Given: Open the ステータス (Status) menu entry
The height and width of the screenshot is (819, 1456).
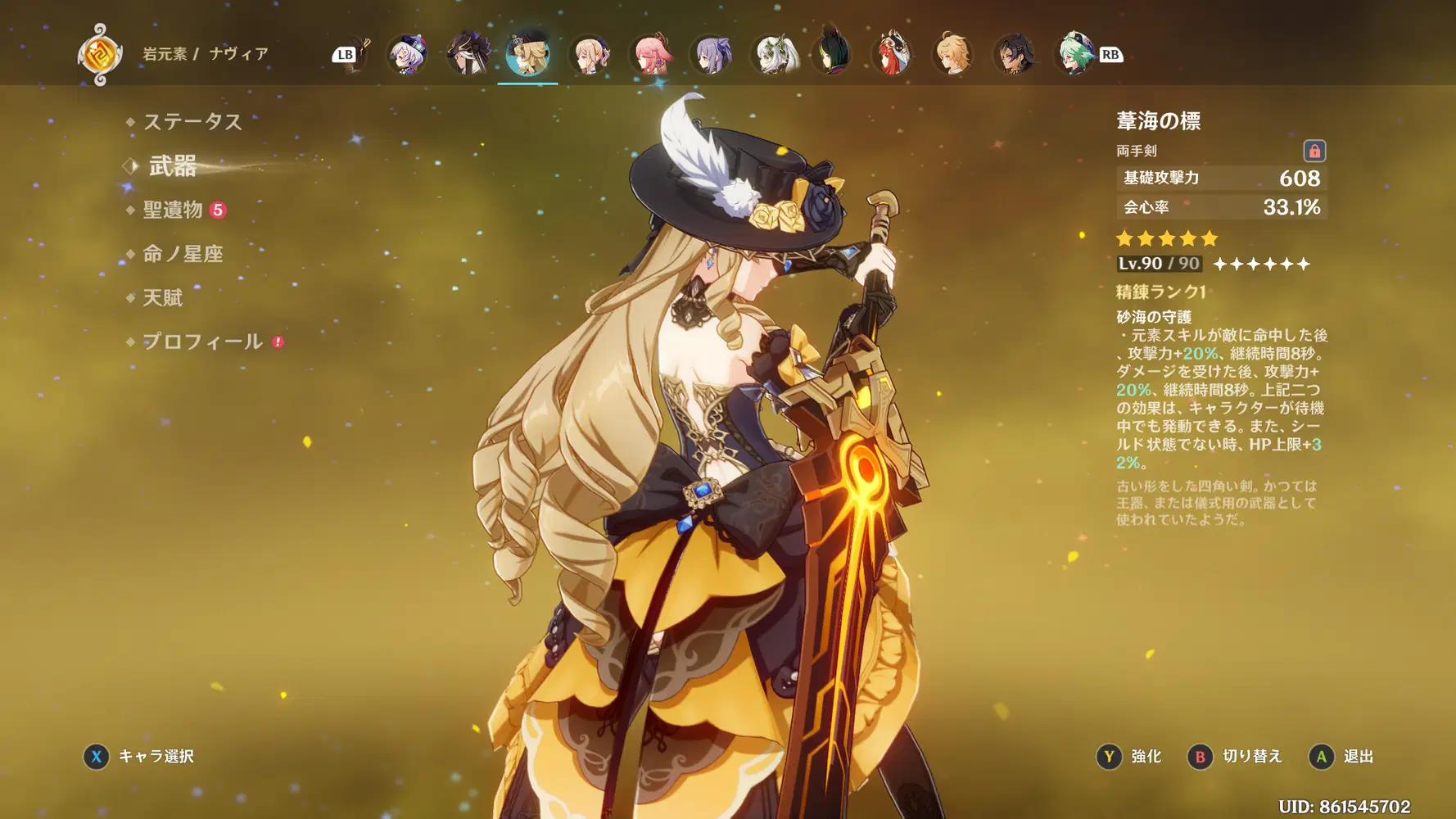Looking at the screenshot, I should coord(192,122).
